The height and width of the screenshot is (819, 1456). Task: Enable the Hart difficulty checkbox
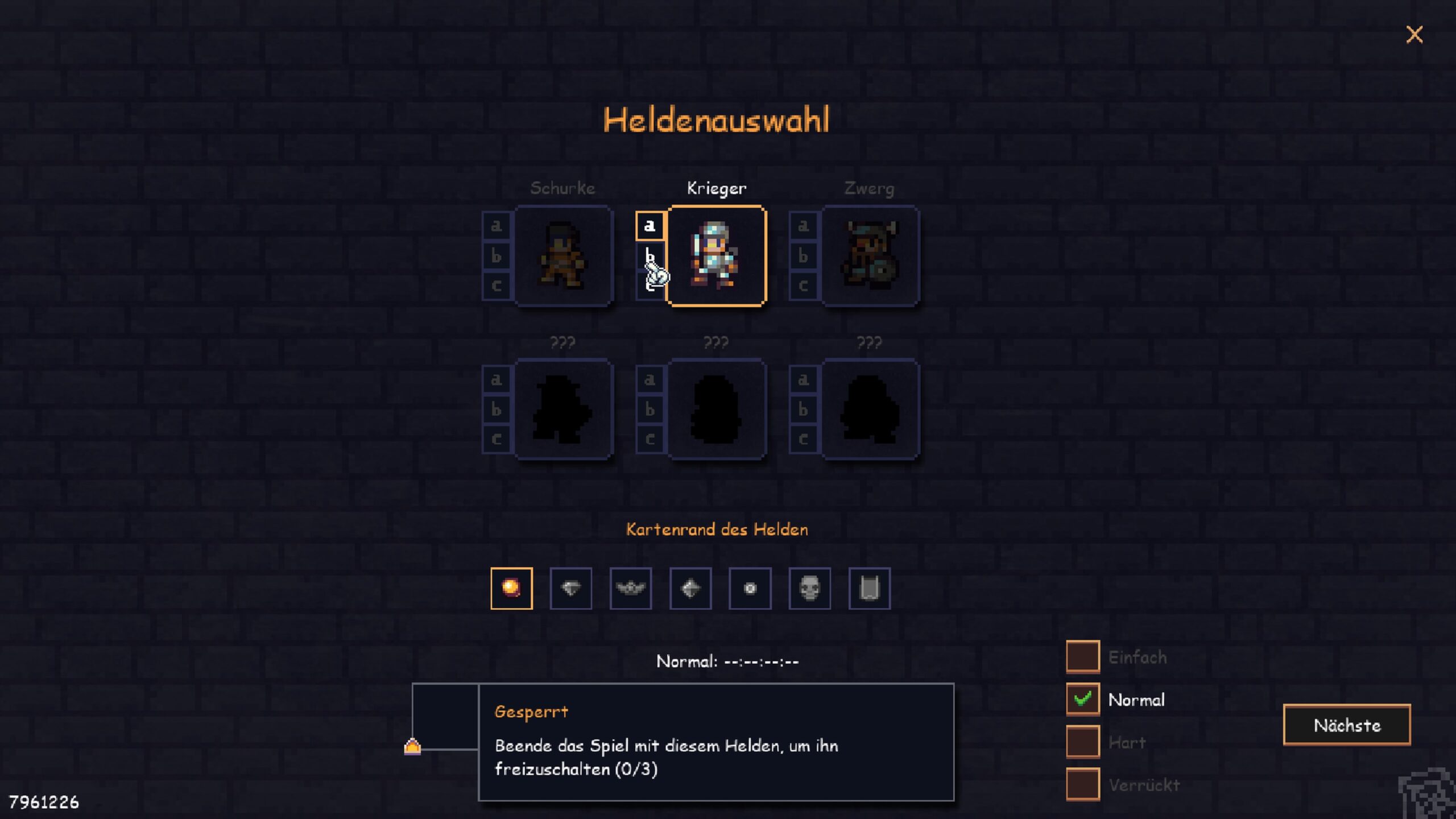point(1082,742)
